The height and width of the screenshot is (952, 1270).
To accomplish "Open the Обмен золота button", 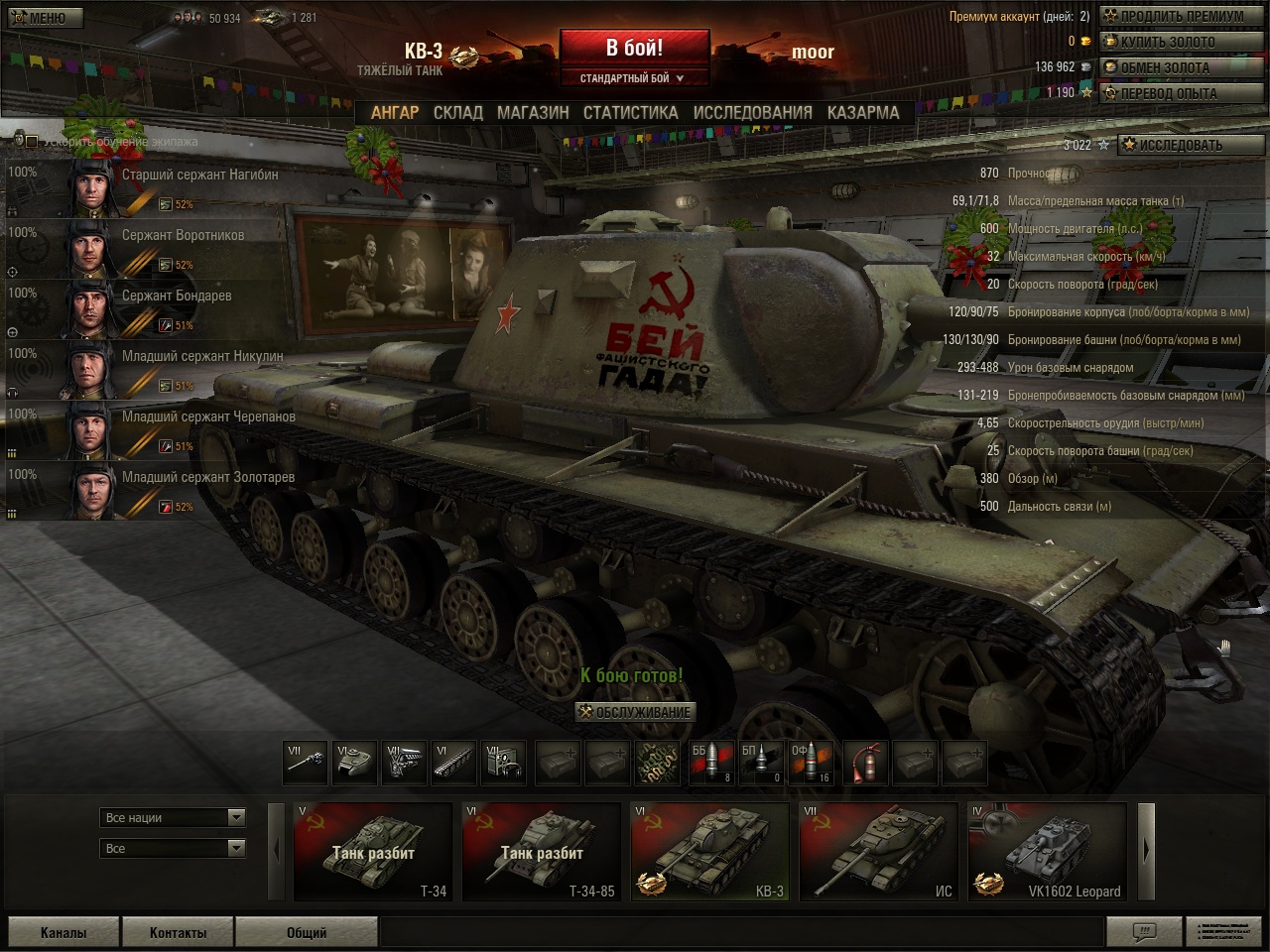I will pyautogui.click(x=1181, y=67).
